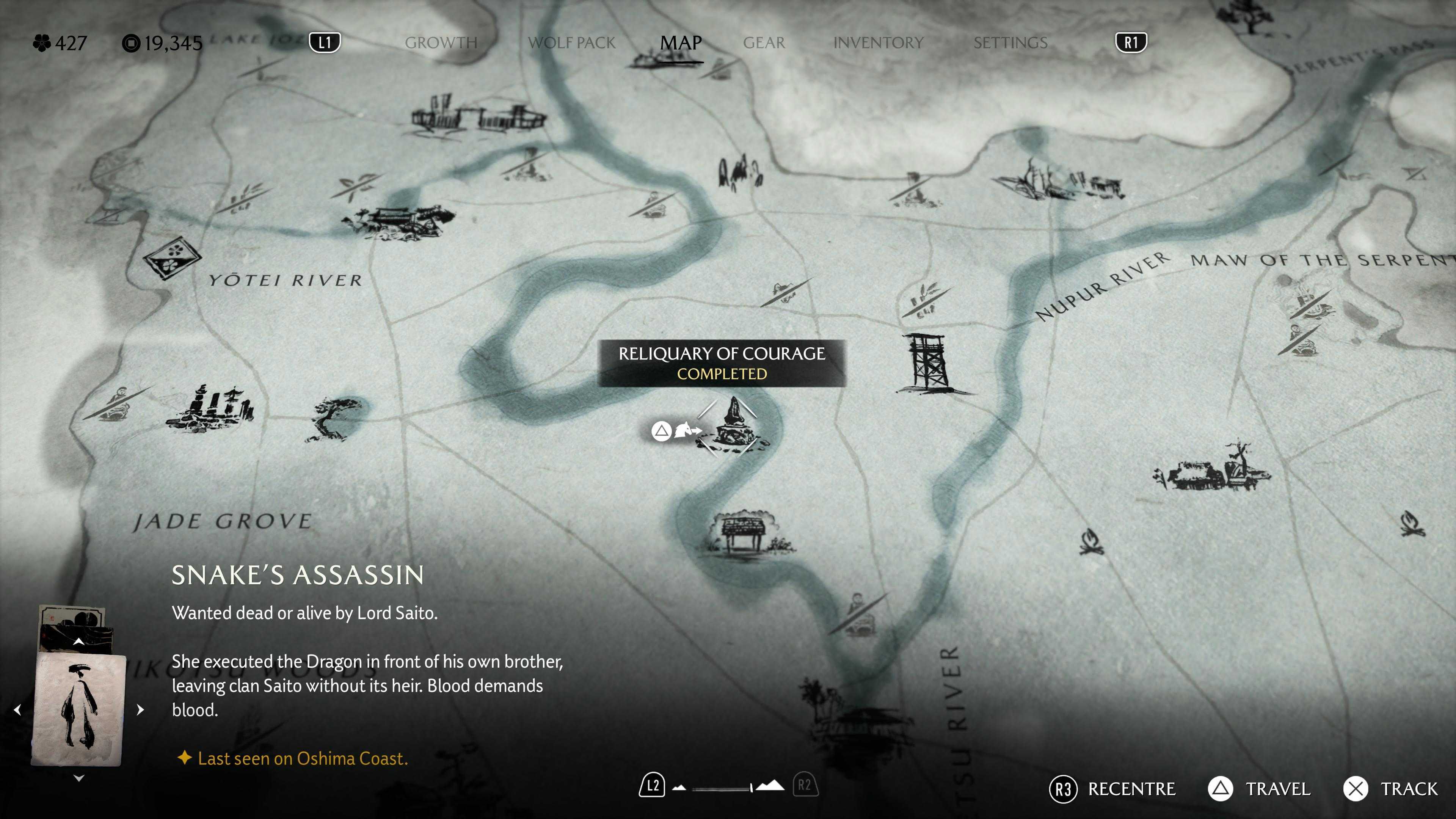Select the Map tab
Image resolution: width=1456 pixels, height=819 pixels.
[681, 42]
